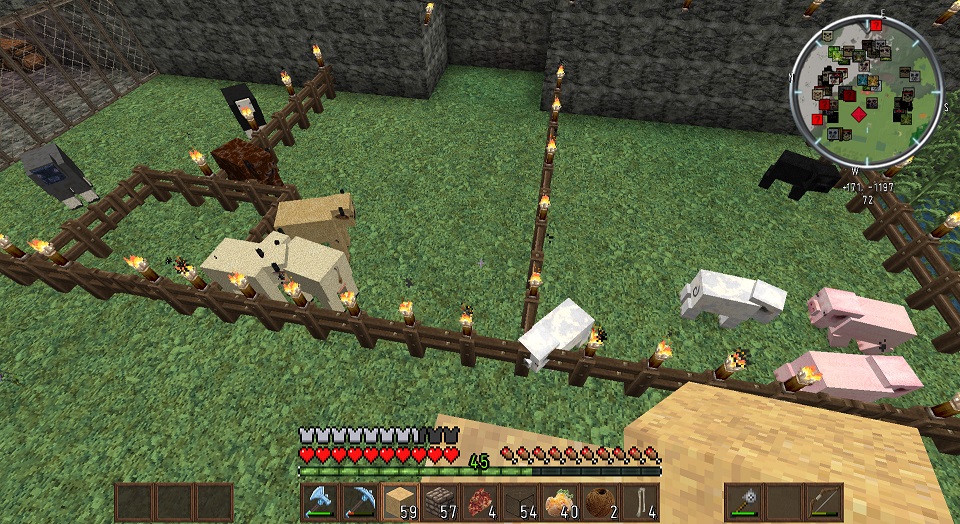Select the stone bricks stack of 57
This screenshot has width=960, height=524.
coord(440,500)
